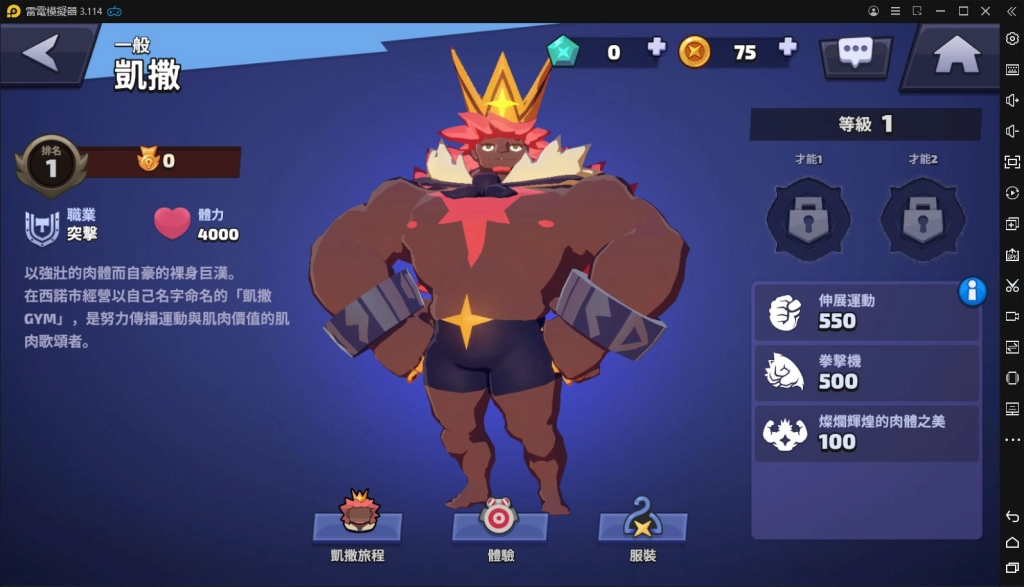Open the emulator settings gear
Image resolution: width=1024 pixels, height=587 pixels.
(1012, 38)
